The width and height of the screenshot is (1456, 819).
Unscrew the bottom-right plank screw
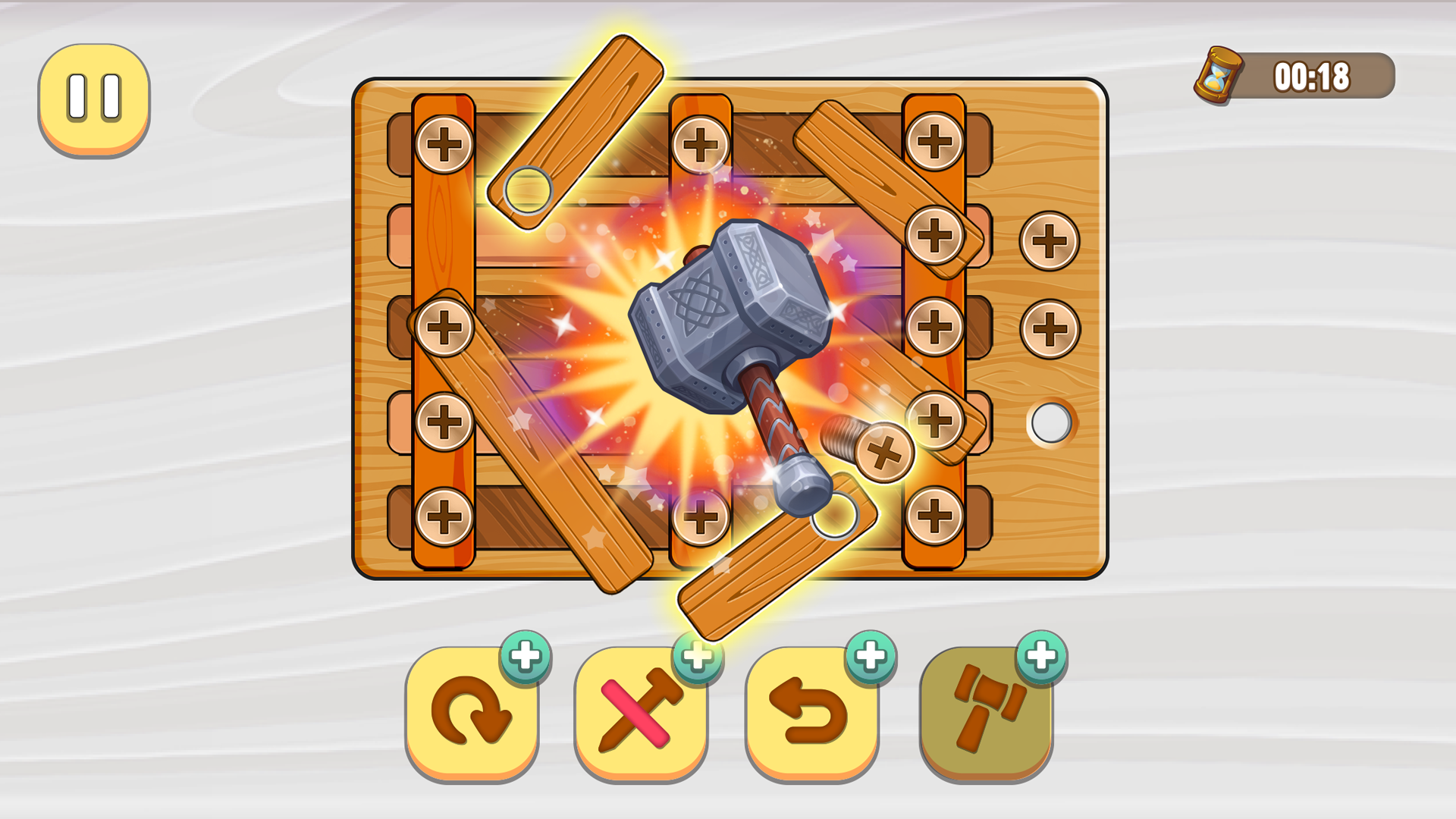click(933, 516)
